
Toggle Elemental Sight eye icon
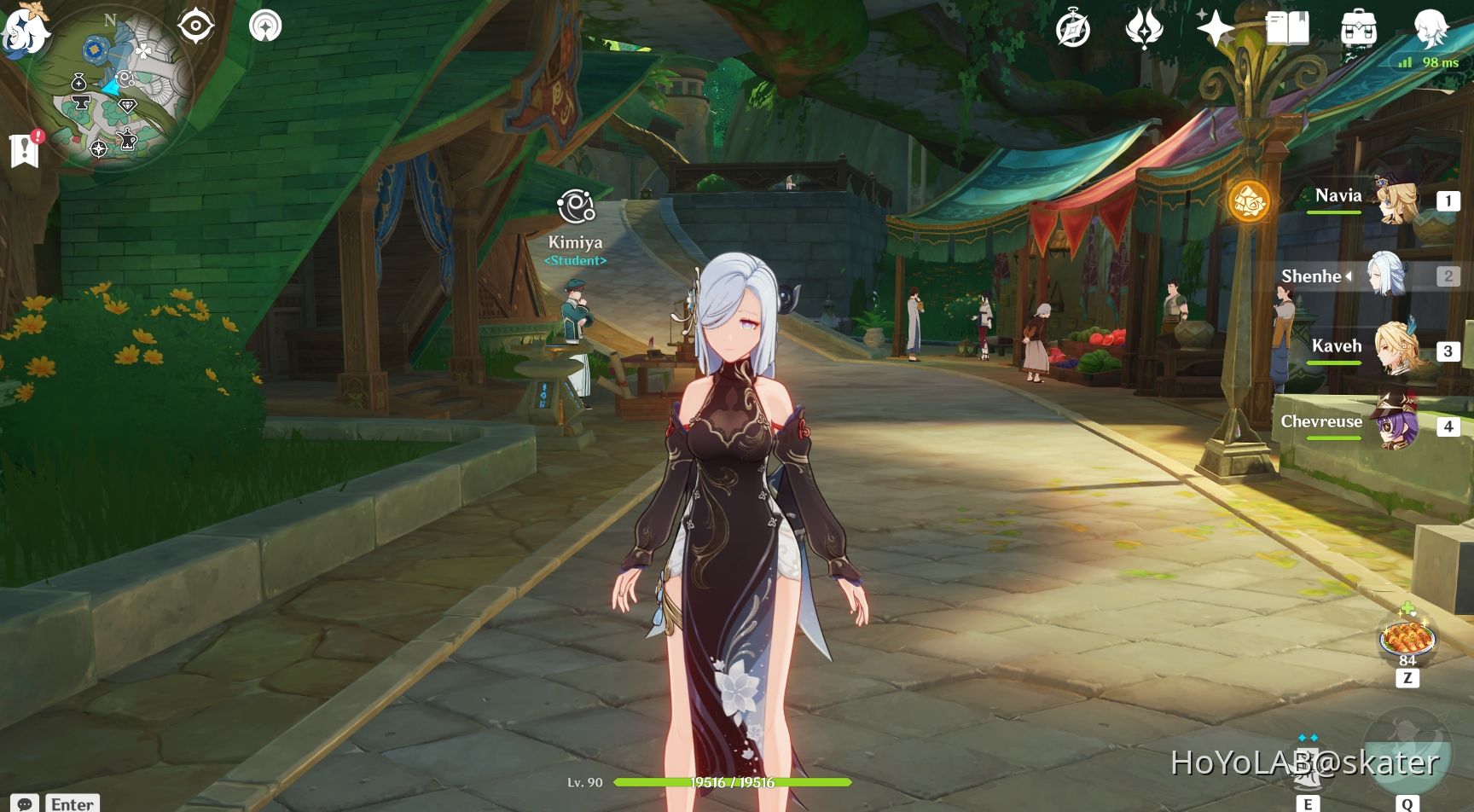coord(196,26)
